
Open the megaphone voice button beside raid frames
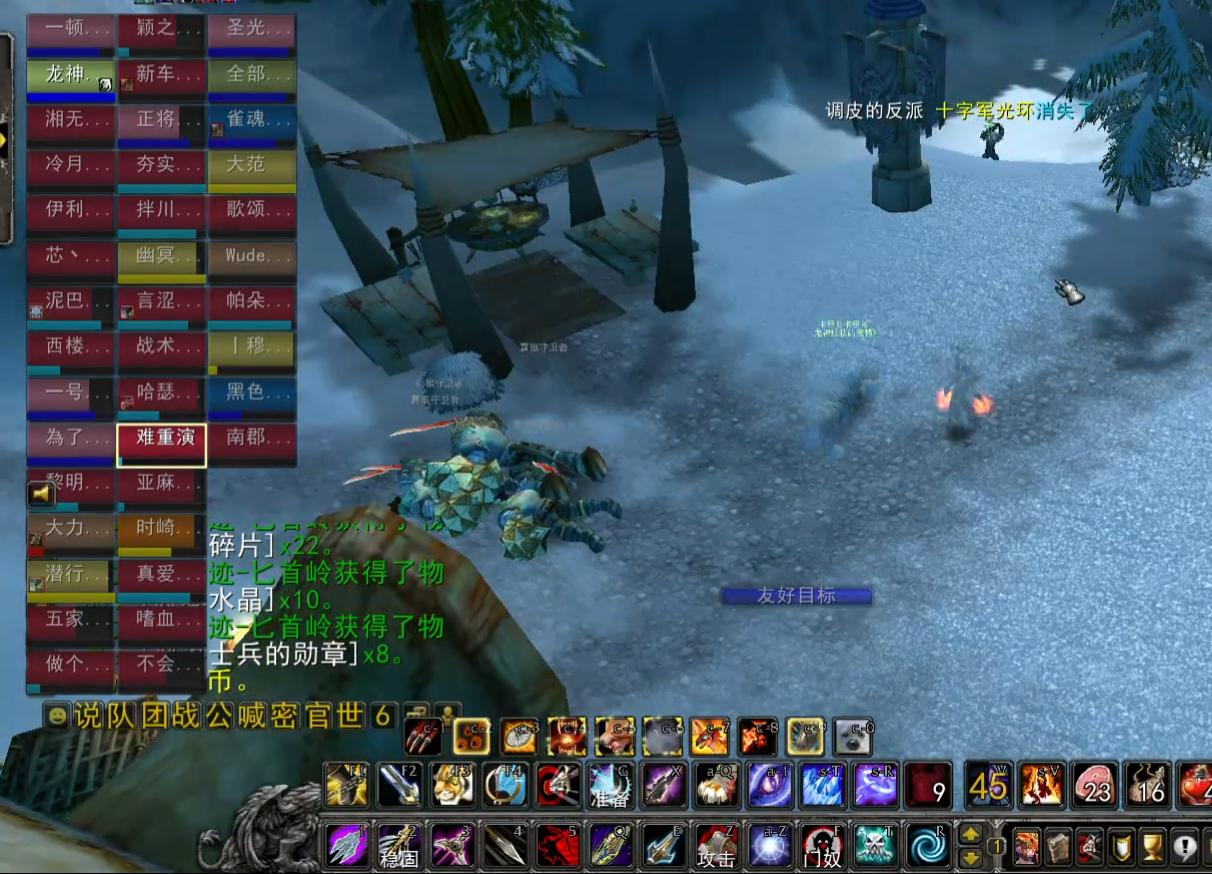[x=42, y=492]
